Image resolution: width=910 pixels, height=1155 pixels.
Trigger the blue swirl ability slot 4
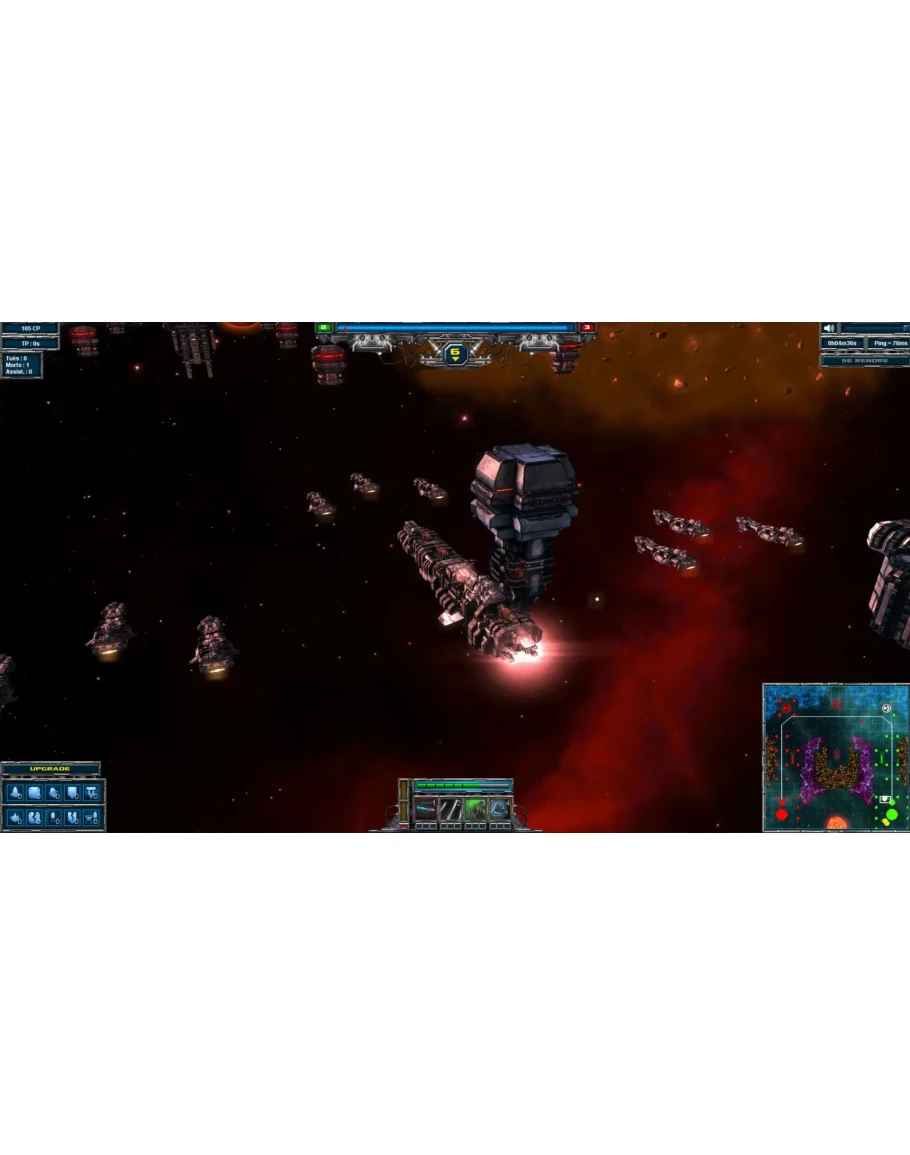coord(500,808)
